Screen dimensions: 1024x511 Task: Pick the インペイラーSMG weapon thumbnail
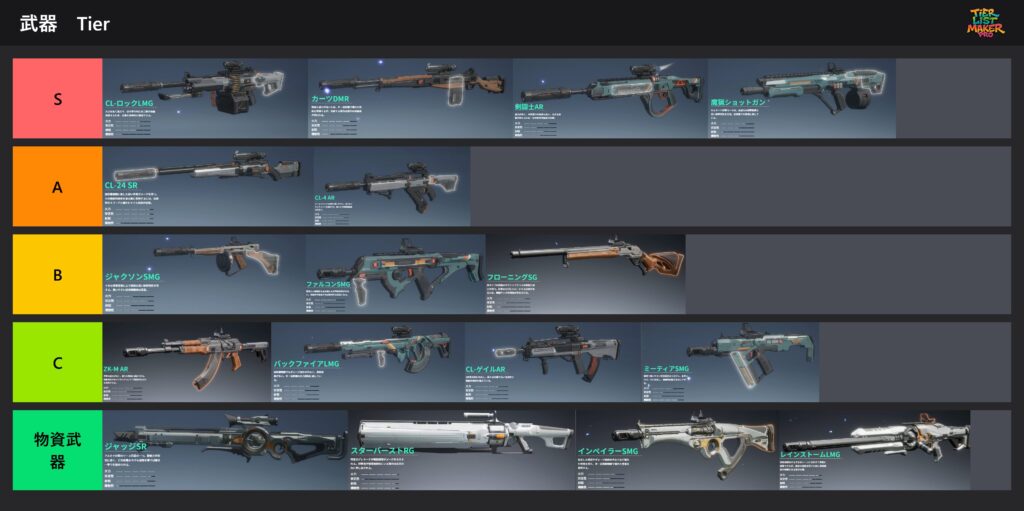(x=677, y=450)
